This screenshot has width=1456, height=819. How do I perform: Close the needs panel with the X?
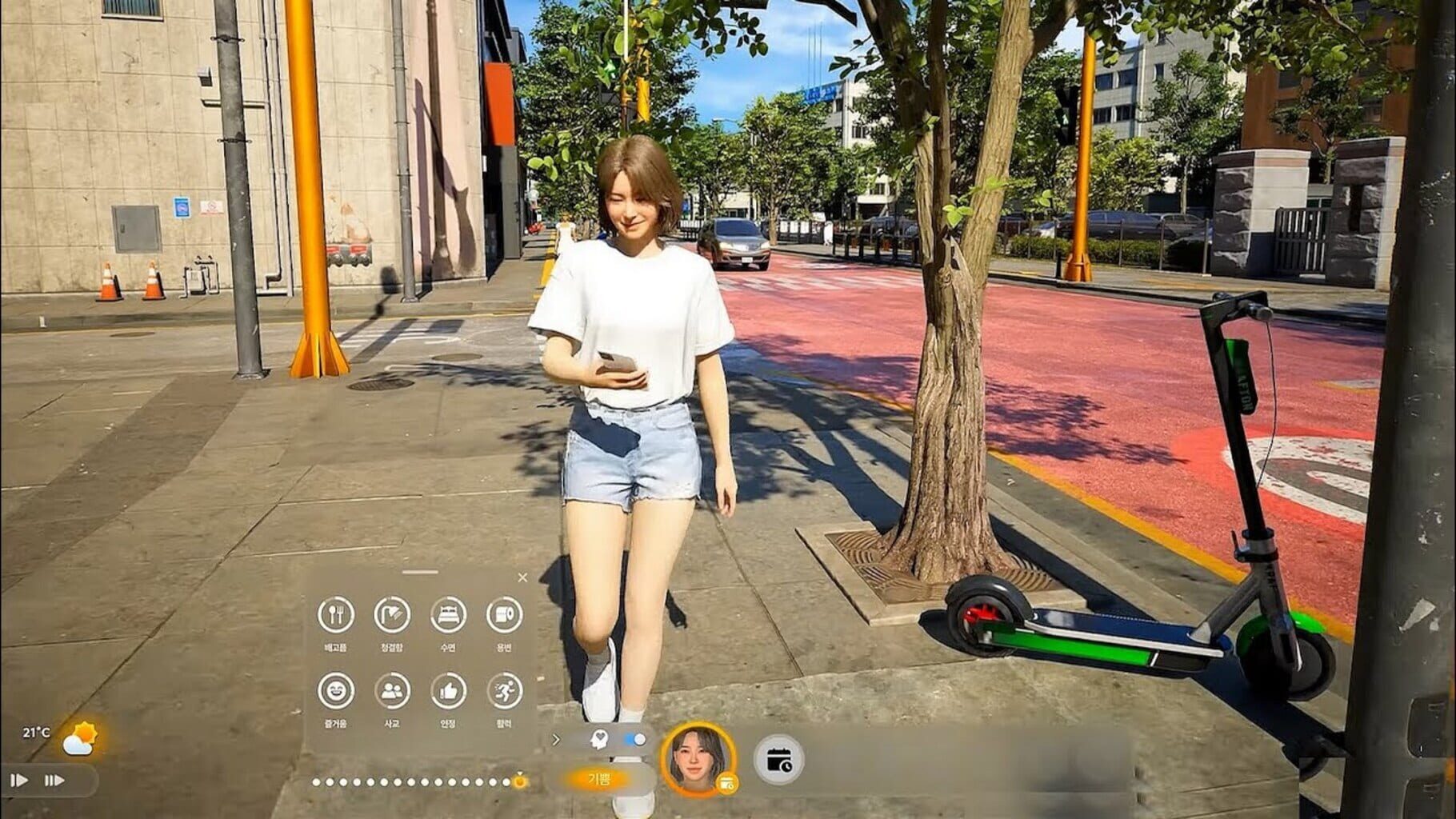coord(522,577)
